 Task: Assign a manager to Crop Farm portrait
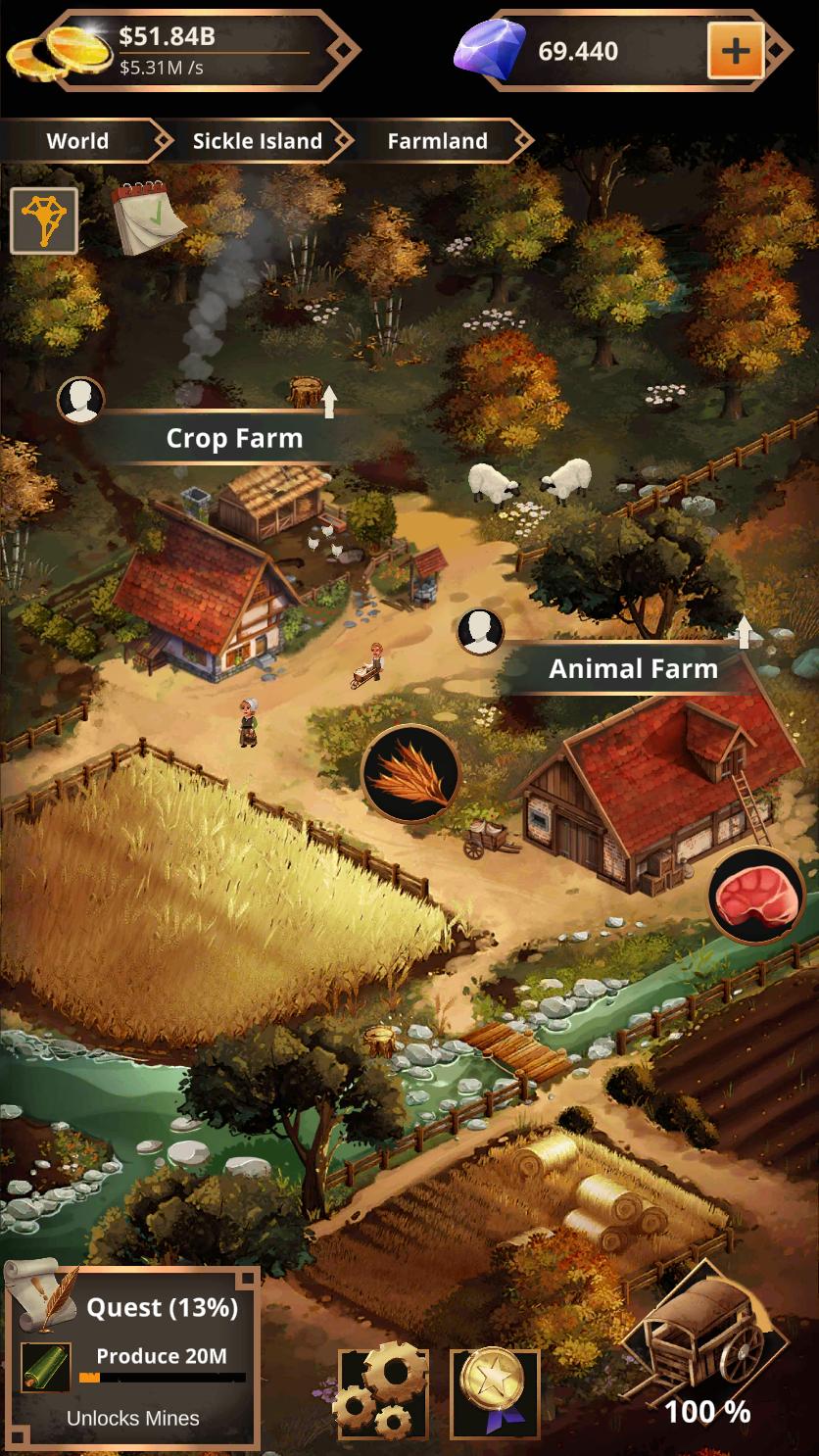80,400
